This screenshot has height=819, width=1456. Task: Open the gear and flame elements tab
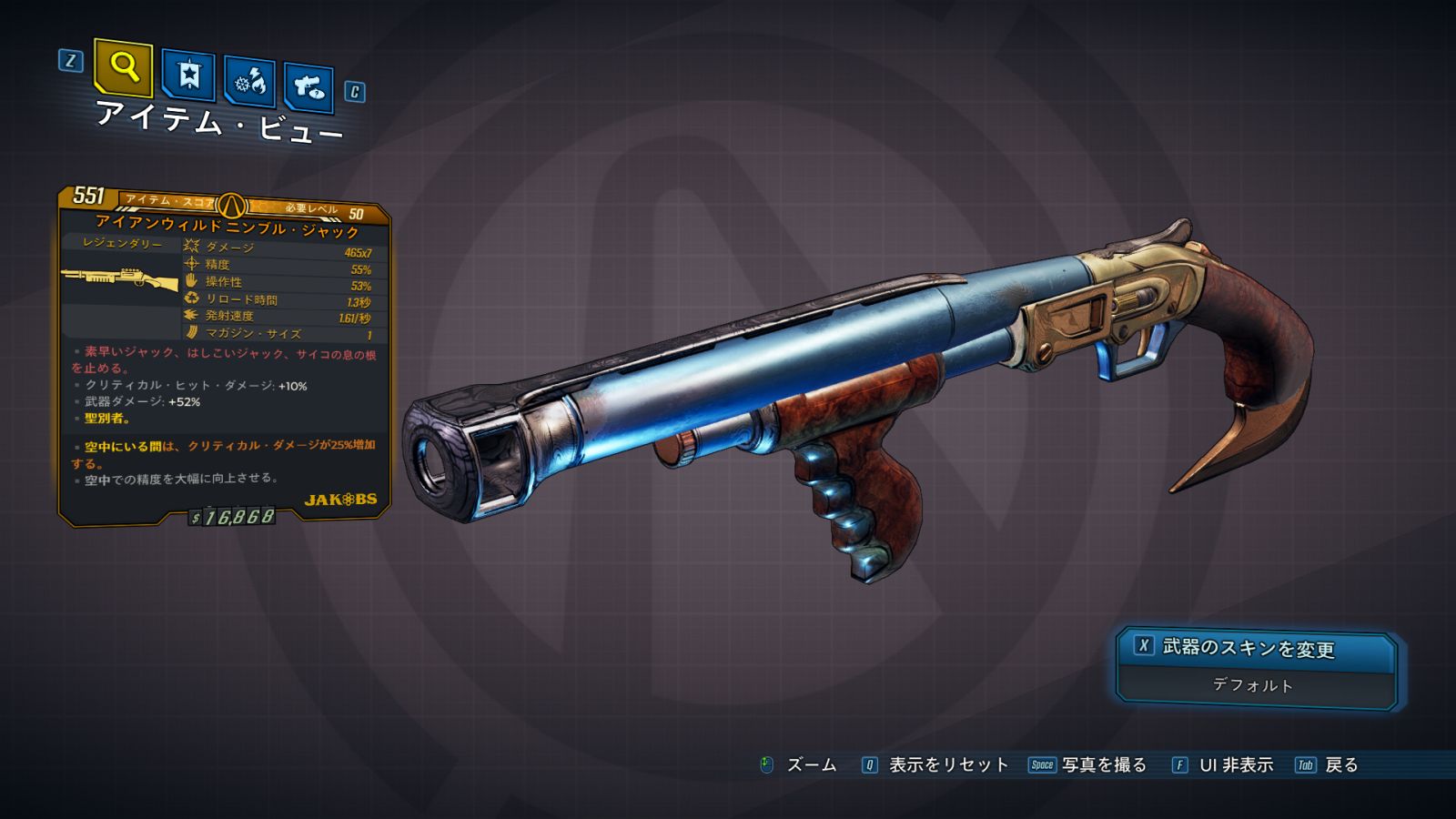[249, 82]
